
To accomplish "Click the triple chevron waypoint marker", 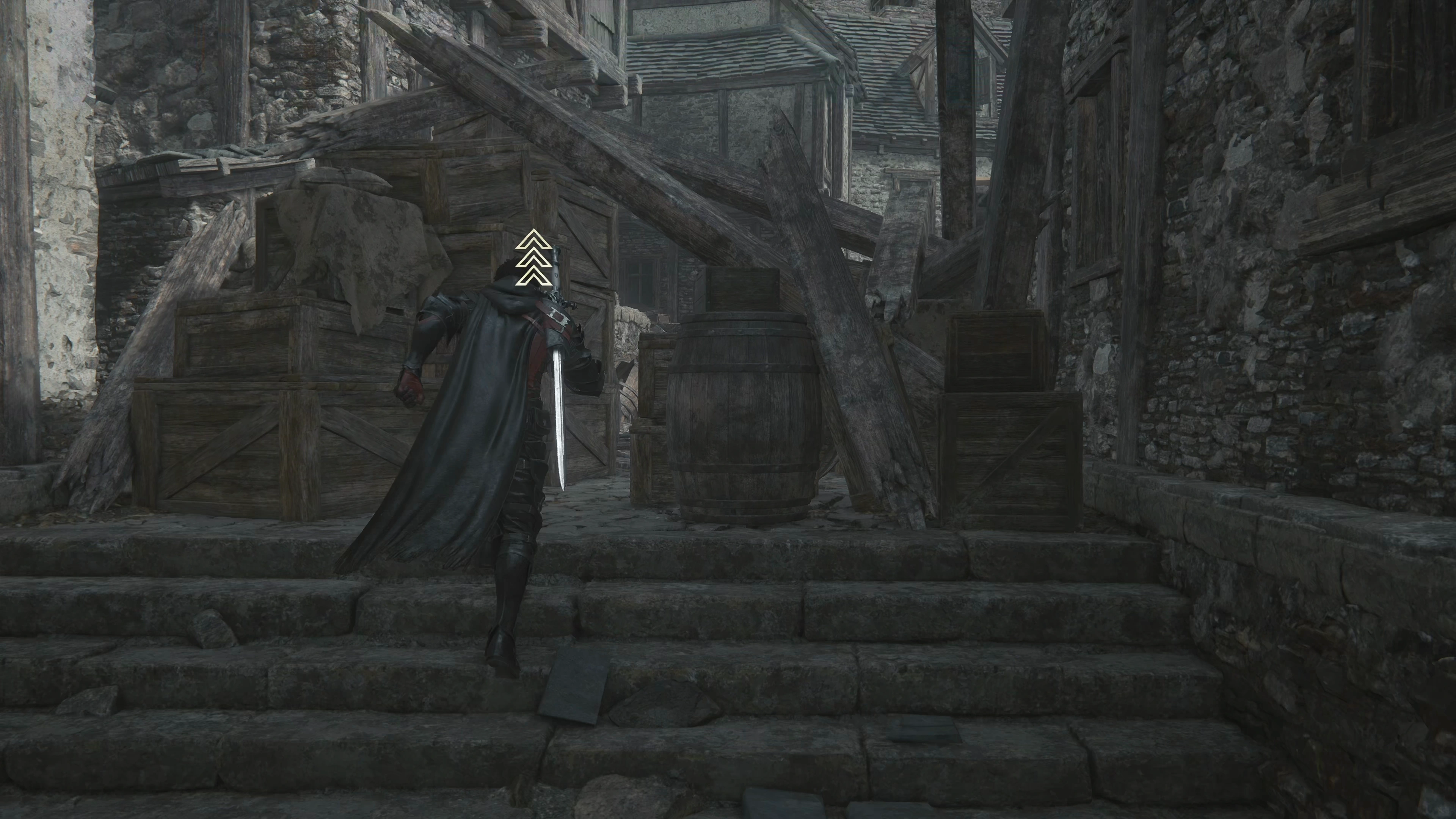I will click(533, 257).
